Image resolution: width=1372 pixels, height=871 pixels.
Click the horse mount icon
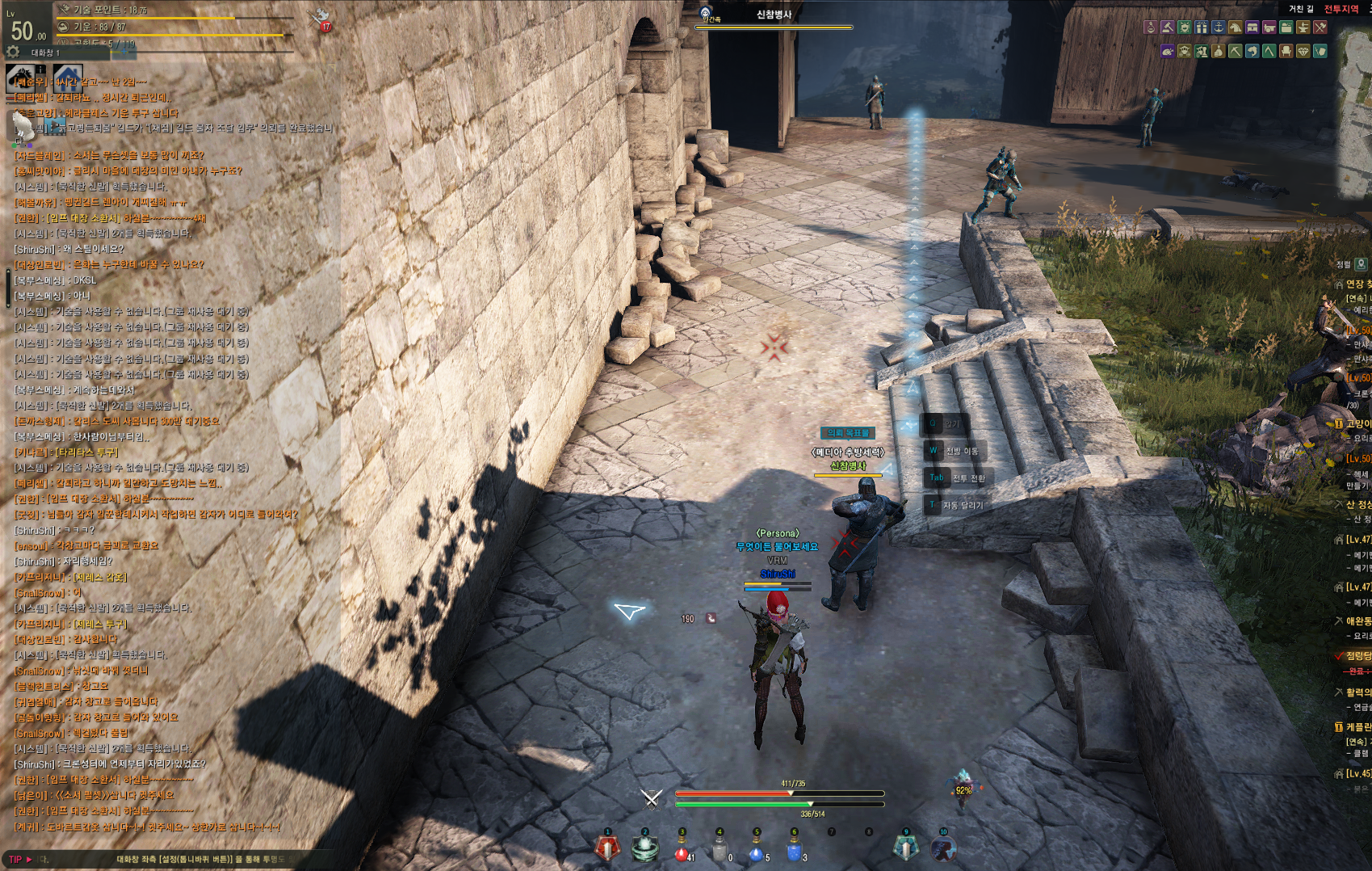pyautogui.click(x=21, y=79)
